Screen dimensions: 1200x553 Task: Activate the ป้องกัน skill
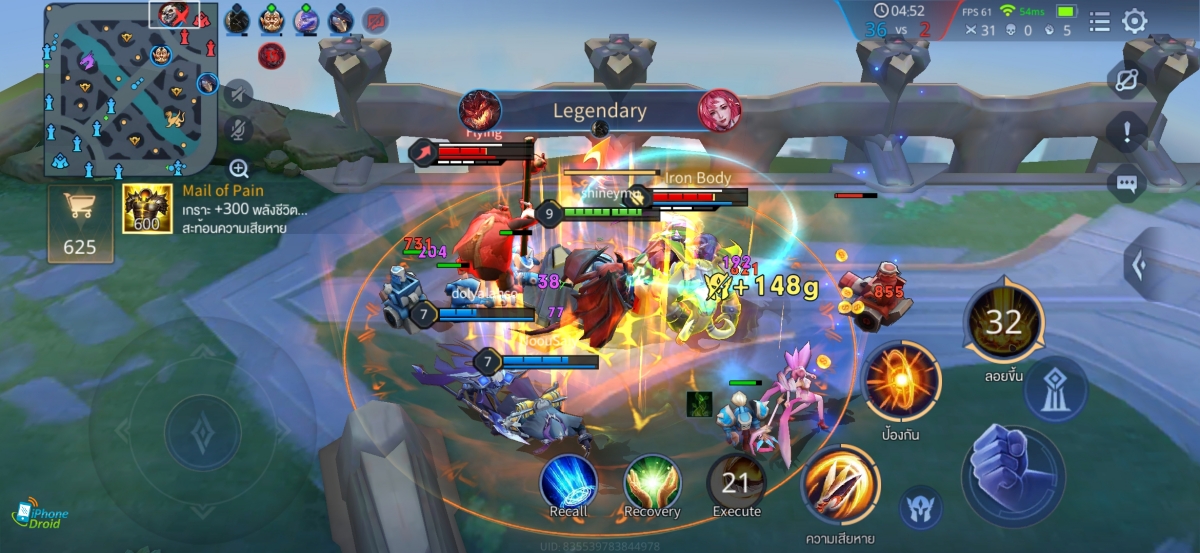[x=901, y=382]
